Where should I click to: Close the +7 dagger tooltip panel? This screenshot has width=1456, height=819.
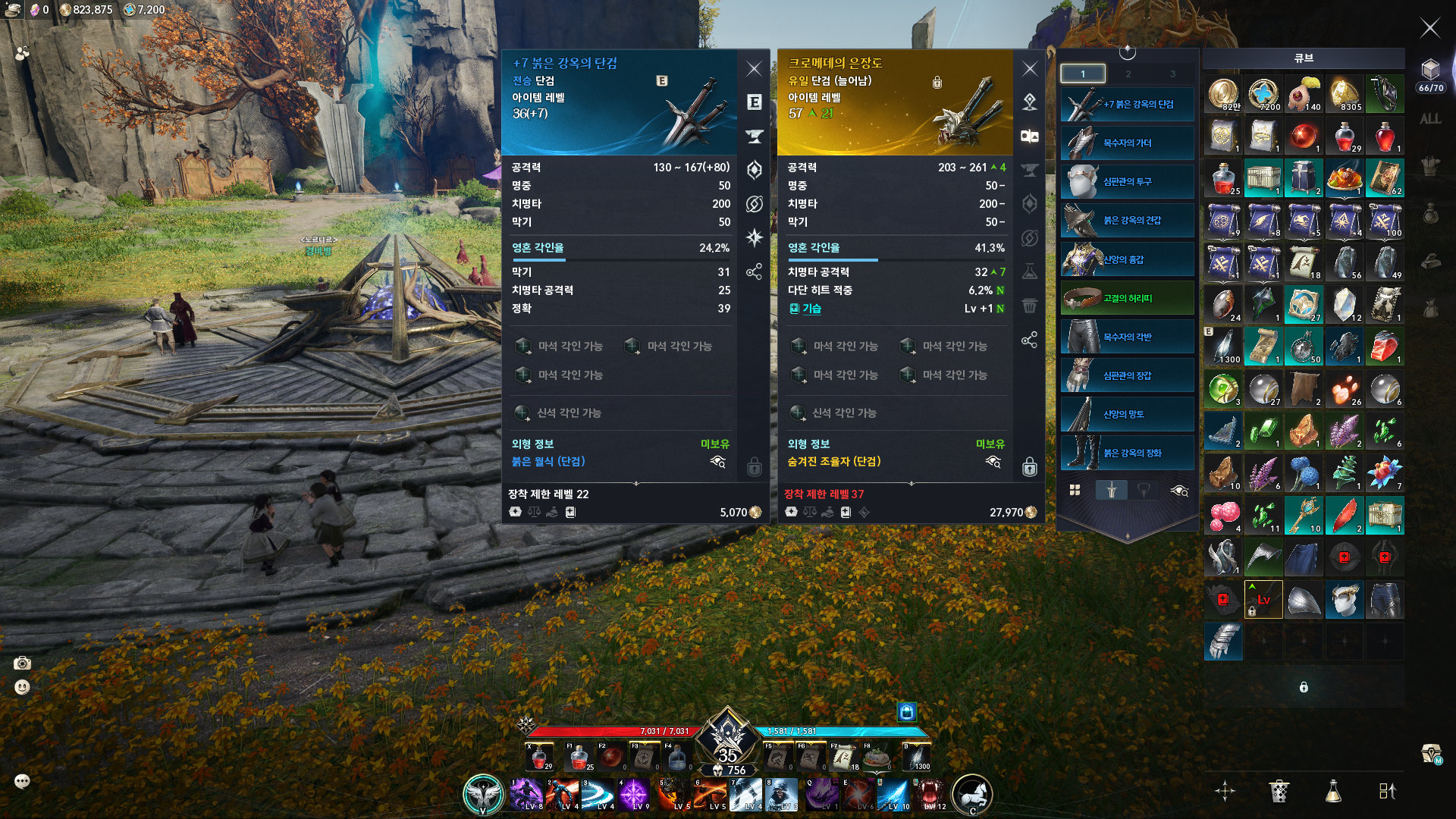[754, 69]
